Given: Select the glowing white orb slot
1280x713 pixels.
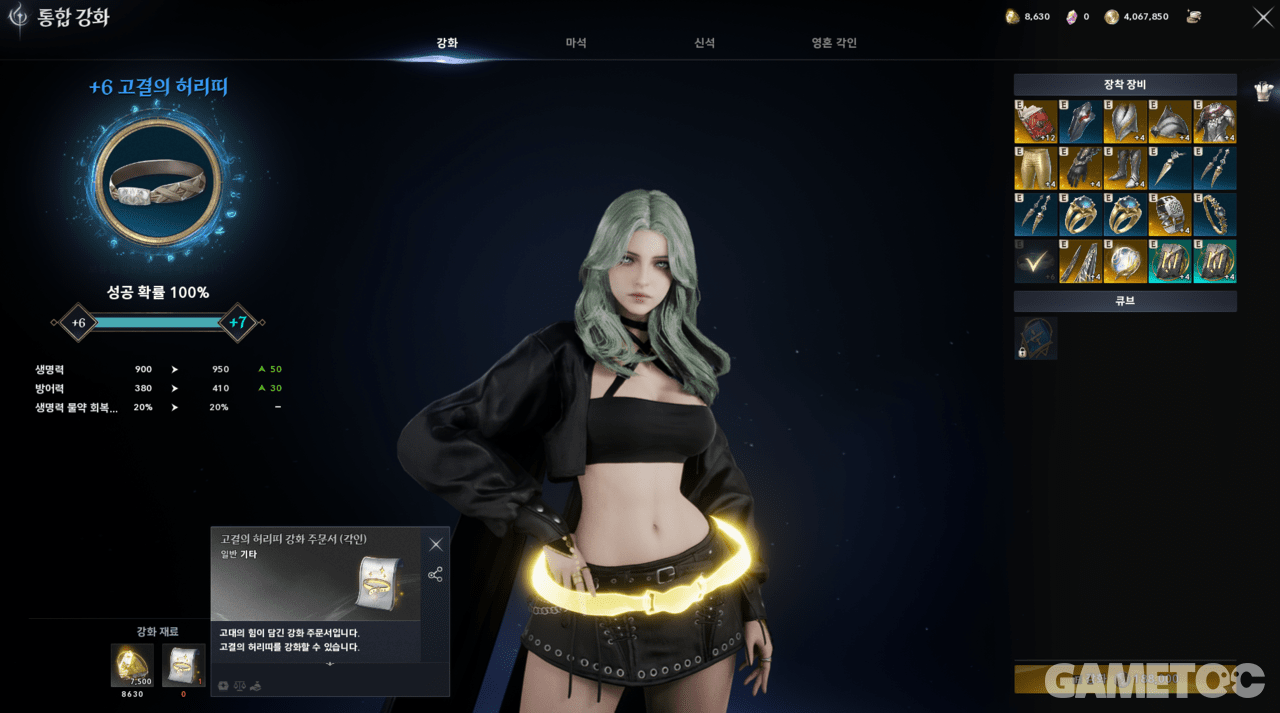Looking at the screenshot, I should [x=1125, y=260].
